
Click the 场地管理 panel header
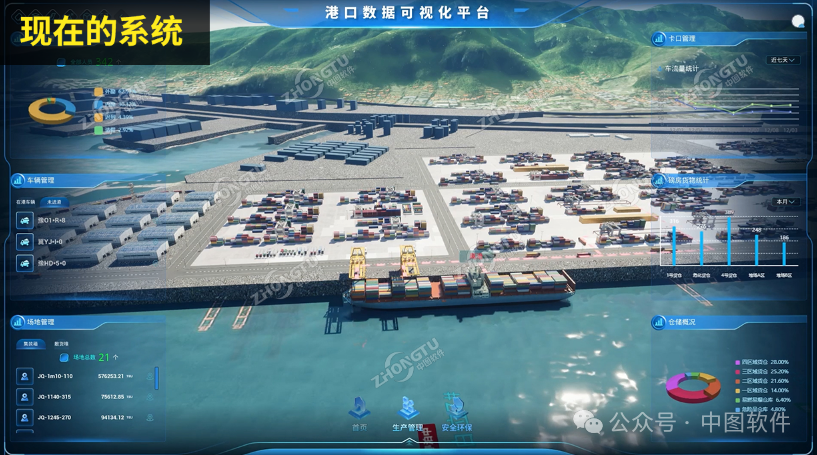click(x=40, y=322)
